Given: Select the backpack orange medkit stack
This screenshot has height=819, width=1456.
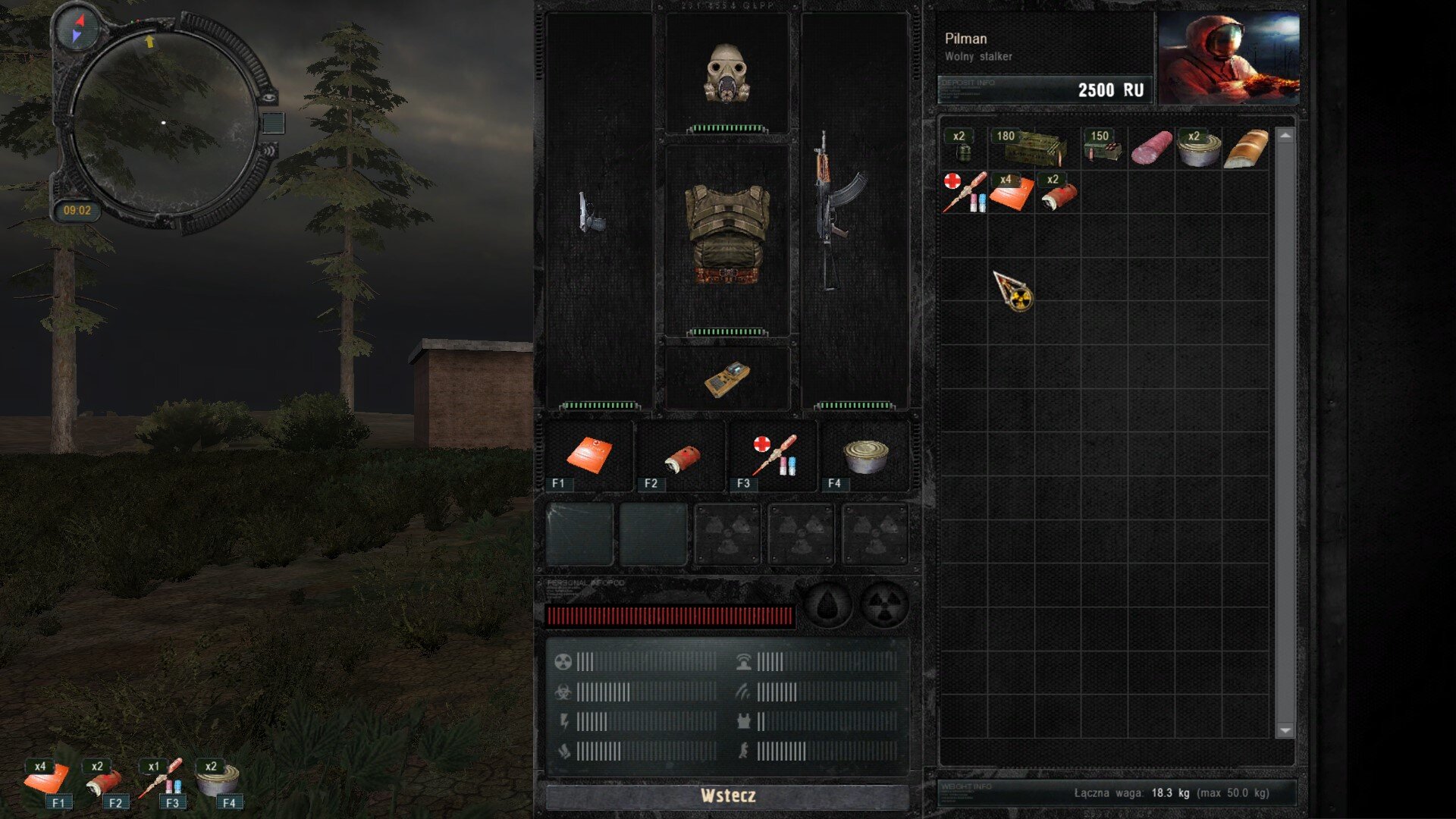Looking at the screenshot, I should tap(1011, 193).
